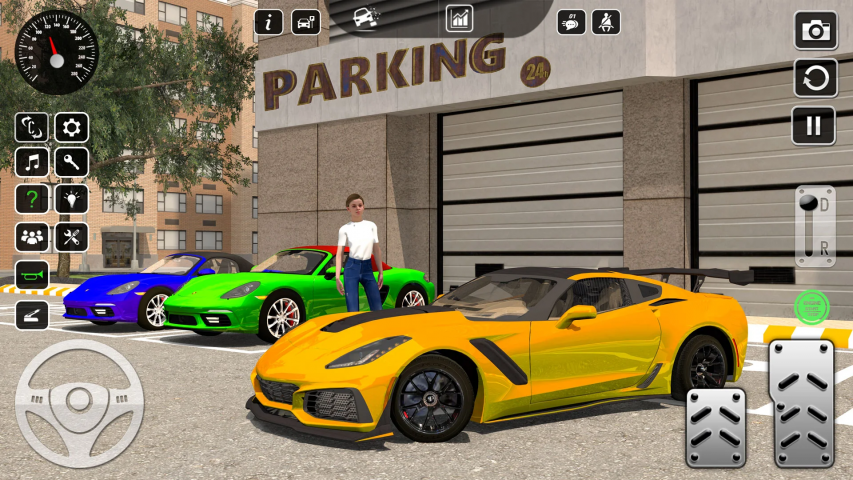Select the car parking sign icon

click(x=306, y=22)
